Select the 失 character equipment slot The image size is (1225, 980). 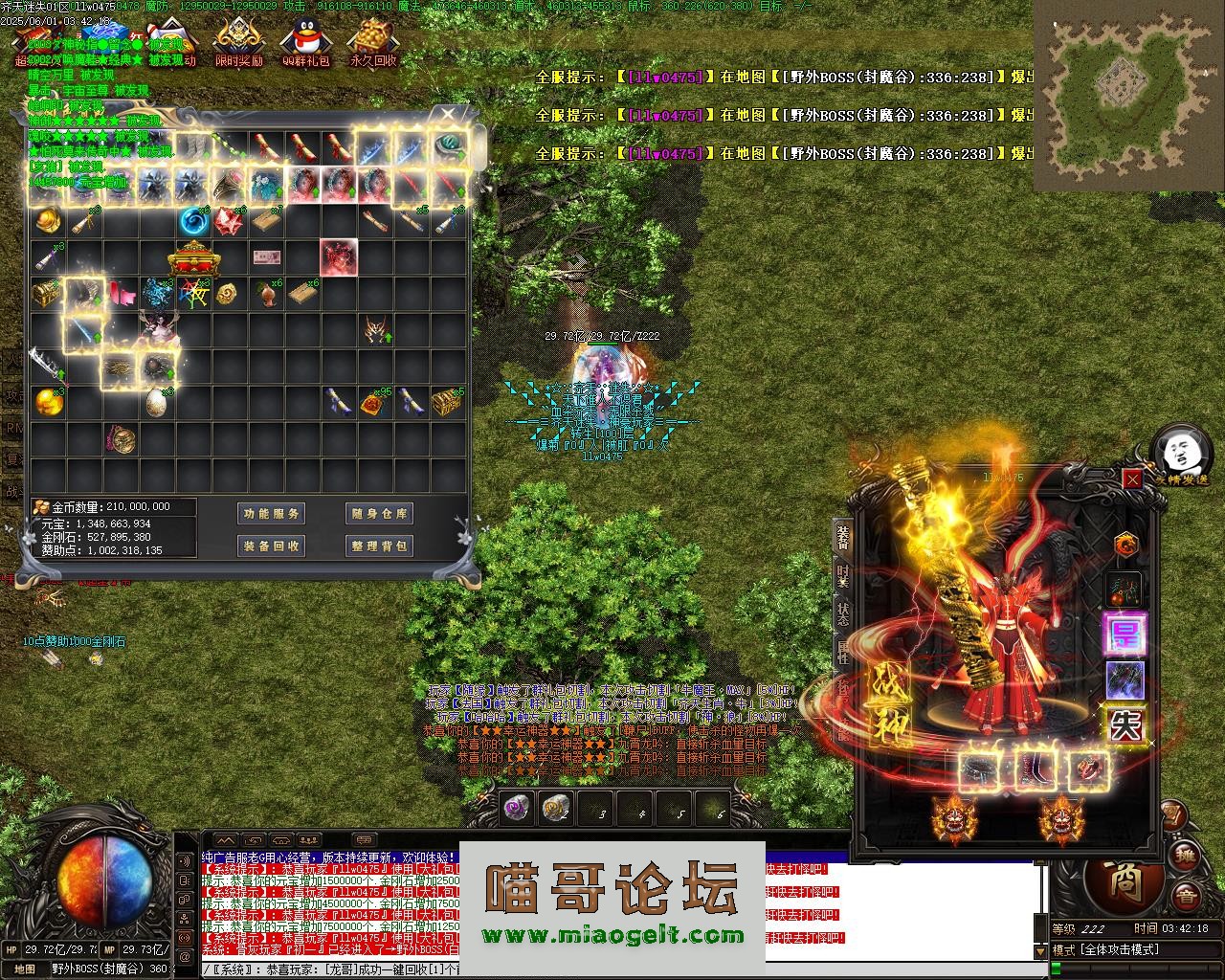pyautogui.click(x=1125, y=724)
